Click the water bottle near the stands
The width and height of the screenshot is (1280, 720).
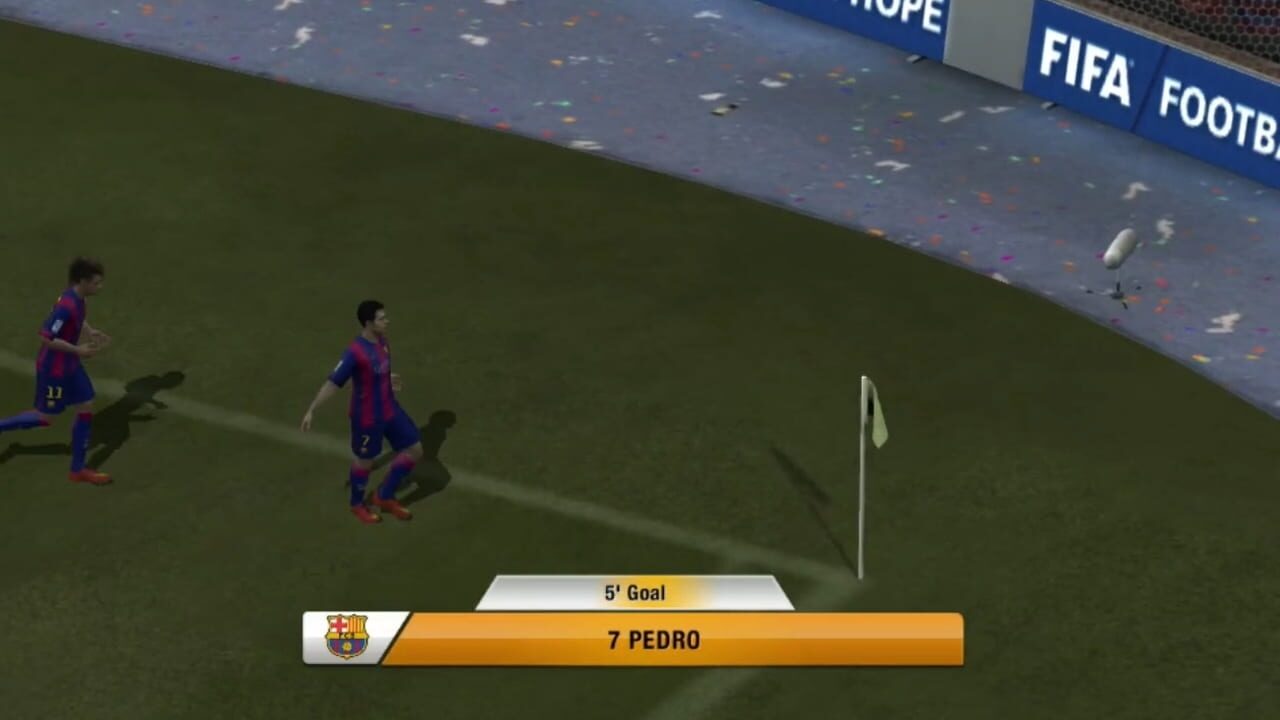pyautogui.click(x=1120, y=245)
